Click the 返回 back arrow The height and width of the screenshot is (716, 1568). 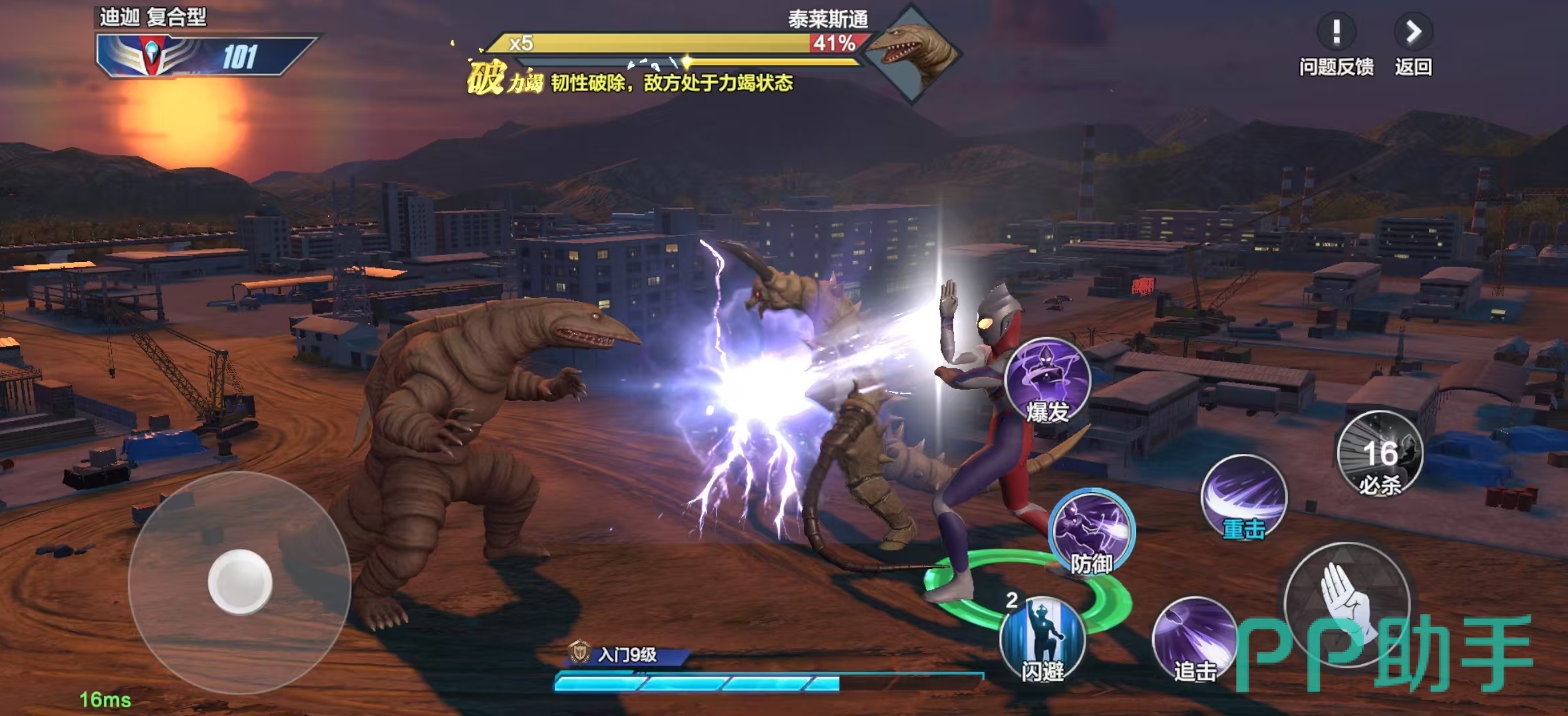pos(1413,33)
